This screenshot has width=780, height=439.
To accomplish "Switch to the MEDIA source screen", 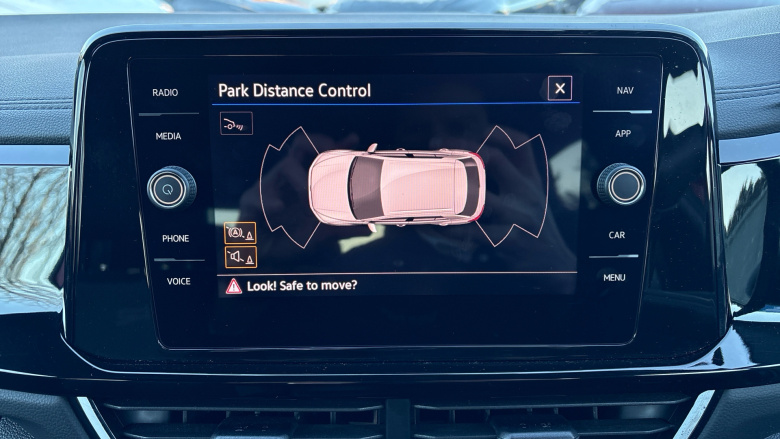I will (168, 137).
